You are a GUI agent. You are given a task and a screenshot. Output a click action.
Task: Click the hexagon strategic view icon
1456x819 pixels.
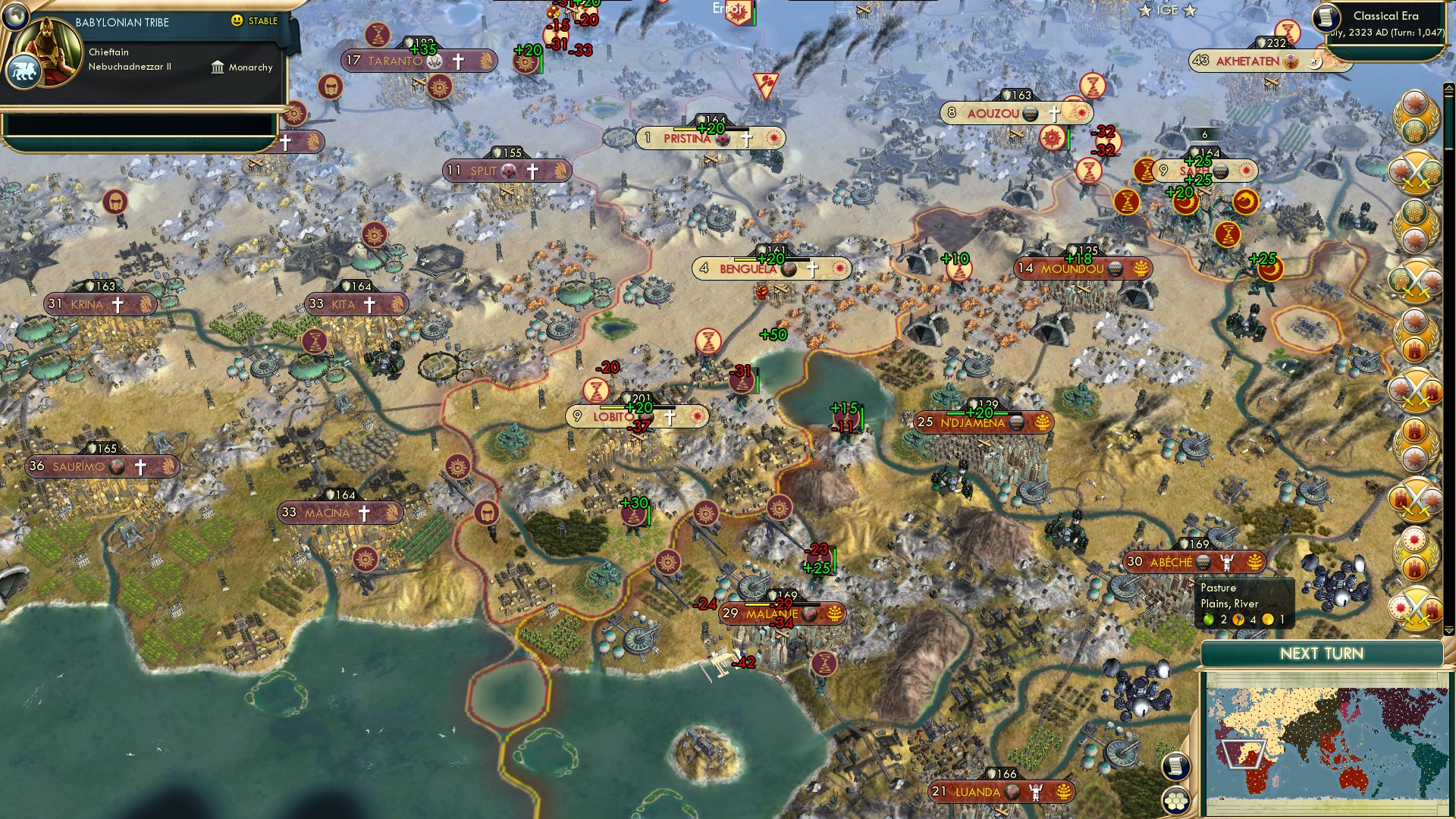(1176, 802)
